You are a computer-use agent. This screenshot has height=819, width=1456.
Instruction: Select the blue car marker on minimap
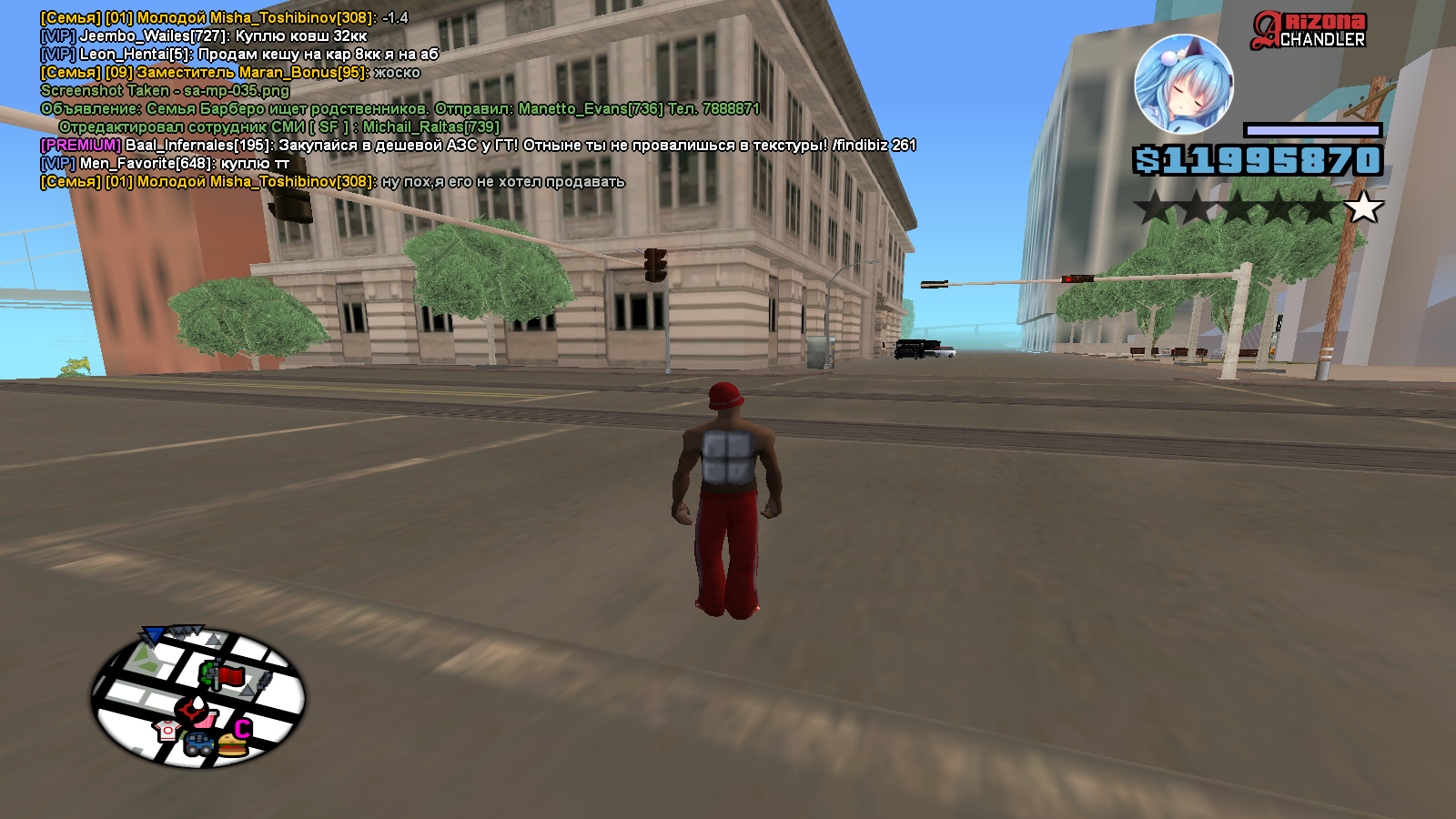(199, 744)
